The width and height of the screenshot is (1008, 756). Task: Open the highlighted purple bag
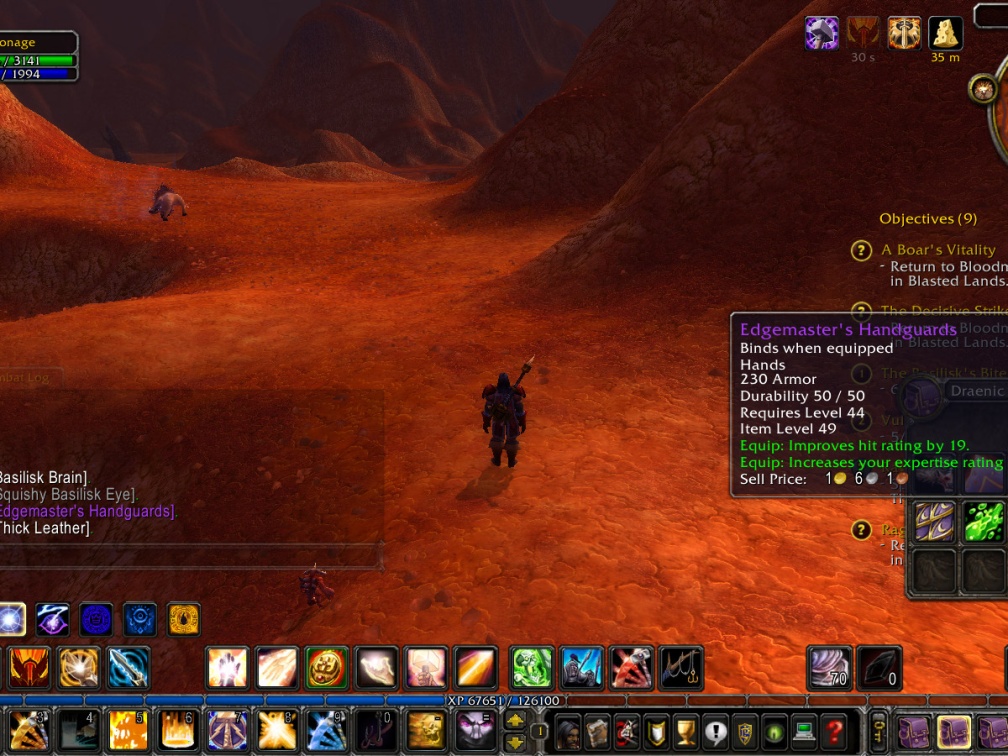pyautogui.click(x=953, y=733)
